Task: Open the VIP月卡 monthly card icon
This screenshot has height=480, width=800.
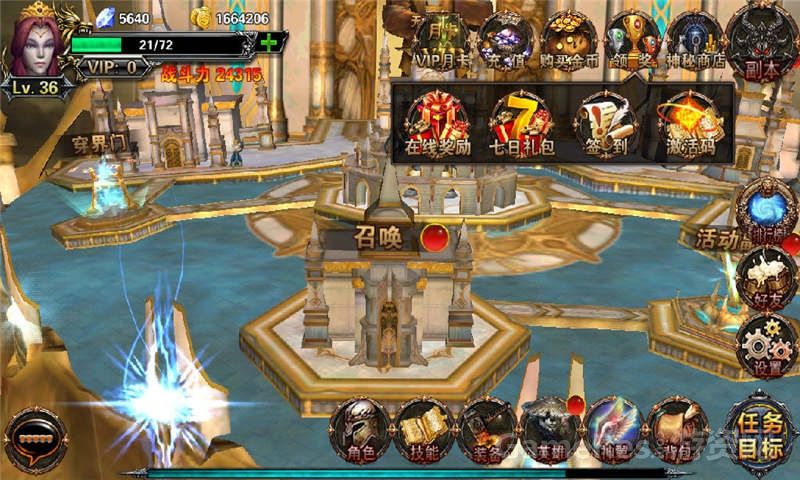Action: point(442,42)
